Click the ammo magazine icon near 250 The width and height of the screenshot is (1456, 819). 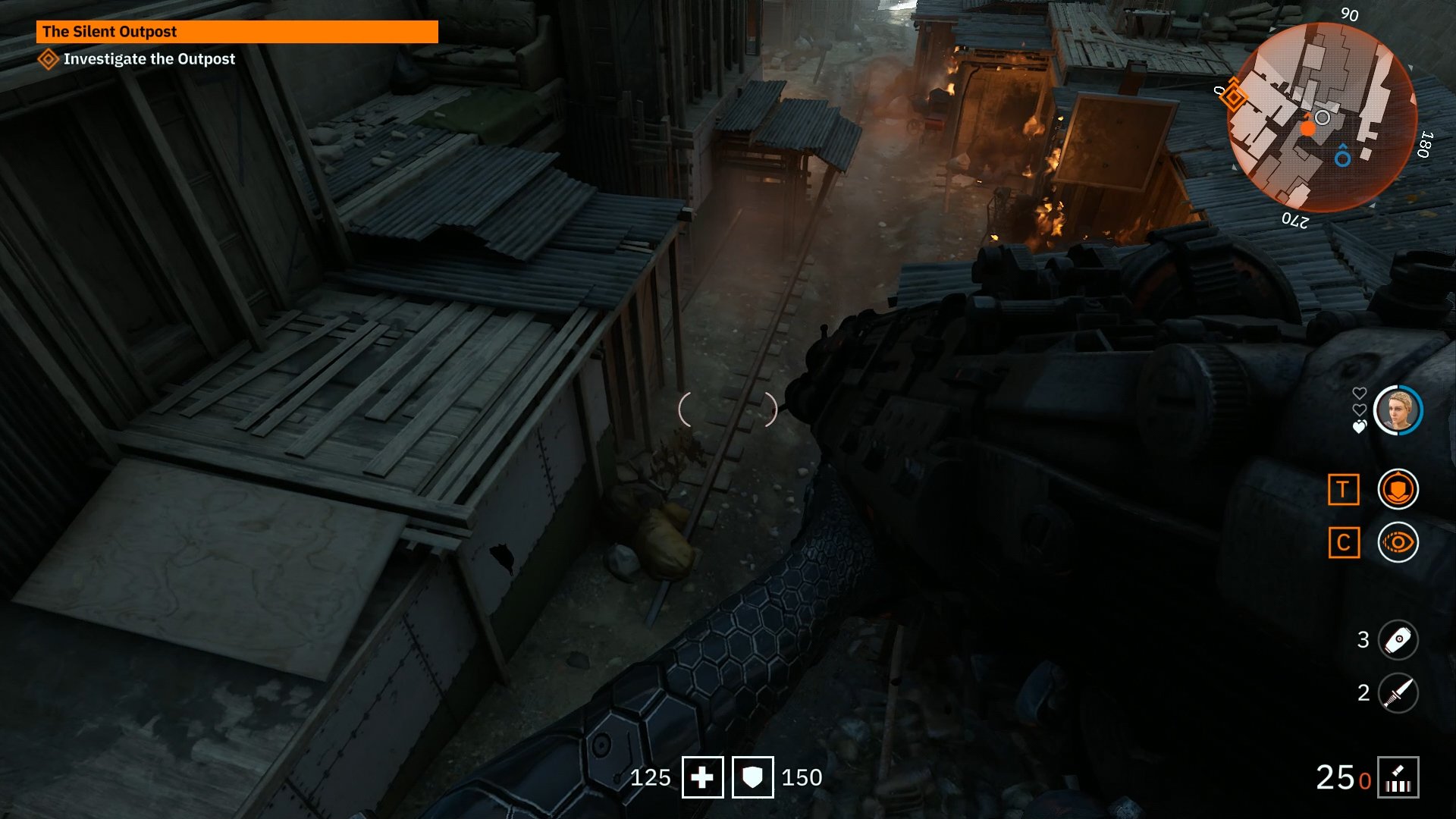(x=1400, y=776)
